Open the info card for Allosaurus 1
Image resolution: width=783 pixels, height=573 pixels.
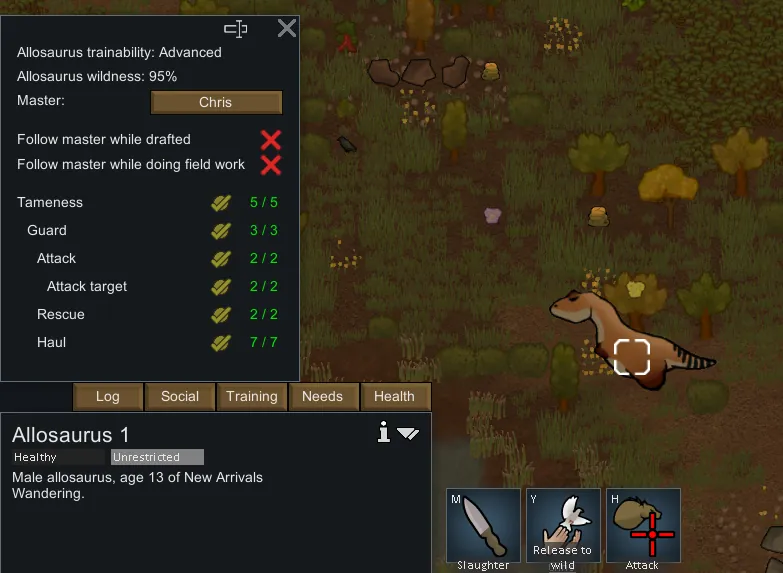(382, 432)
